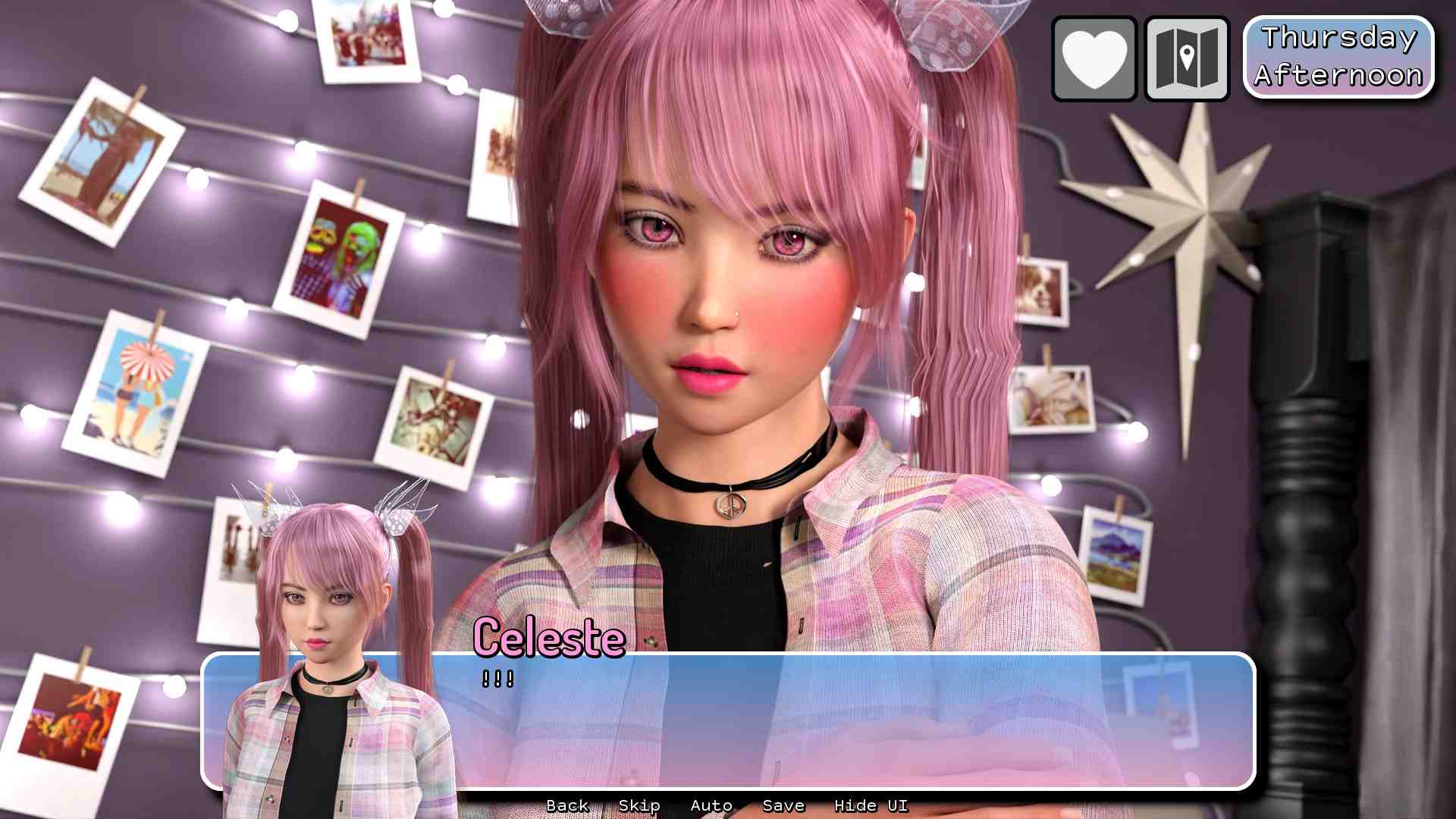Hide UI from the quick menu

(x=871, y=805)
